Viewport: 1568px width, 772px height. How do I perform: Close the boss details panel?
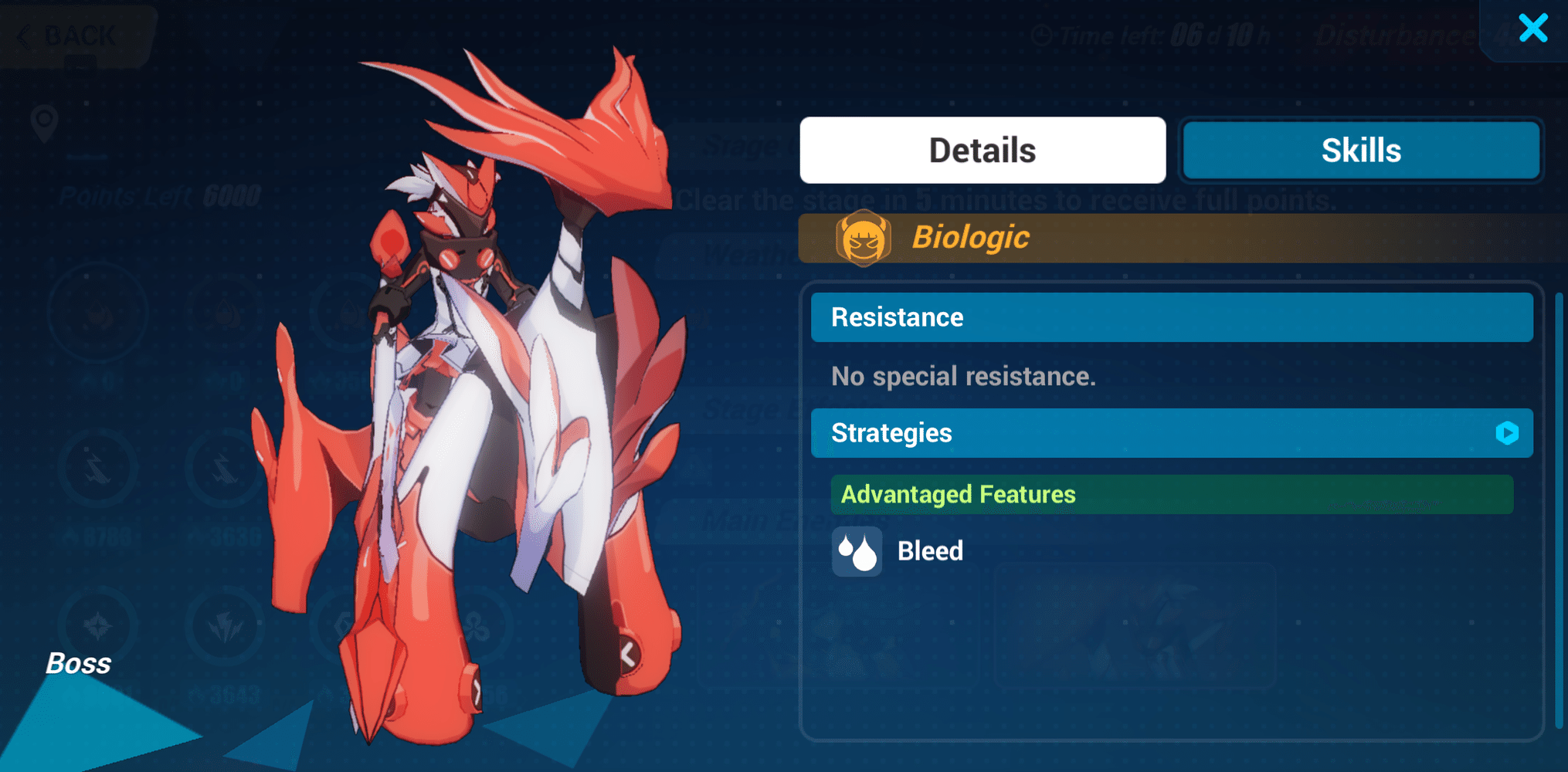click(1532, 28)
